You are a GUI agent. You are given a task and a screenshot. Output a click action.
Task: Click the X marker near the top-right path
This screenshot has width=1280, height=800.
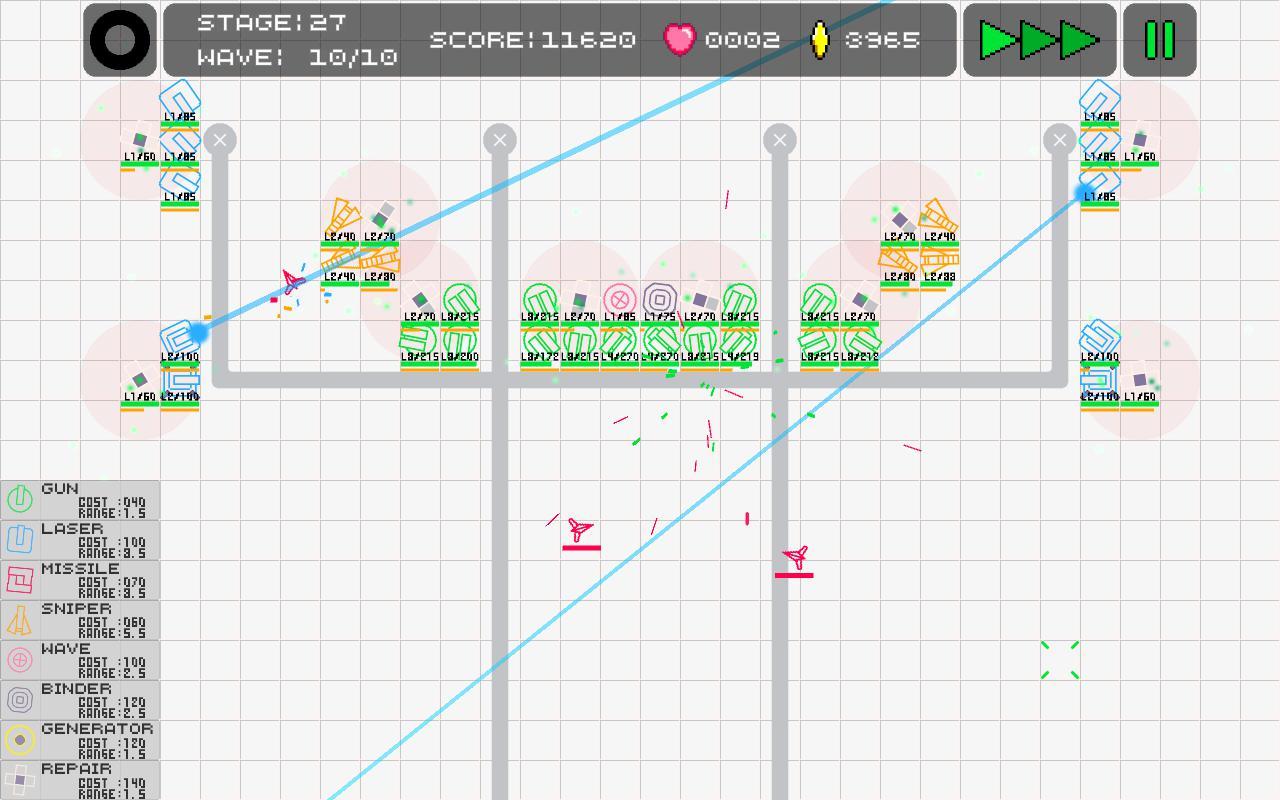1060,140
